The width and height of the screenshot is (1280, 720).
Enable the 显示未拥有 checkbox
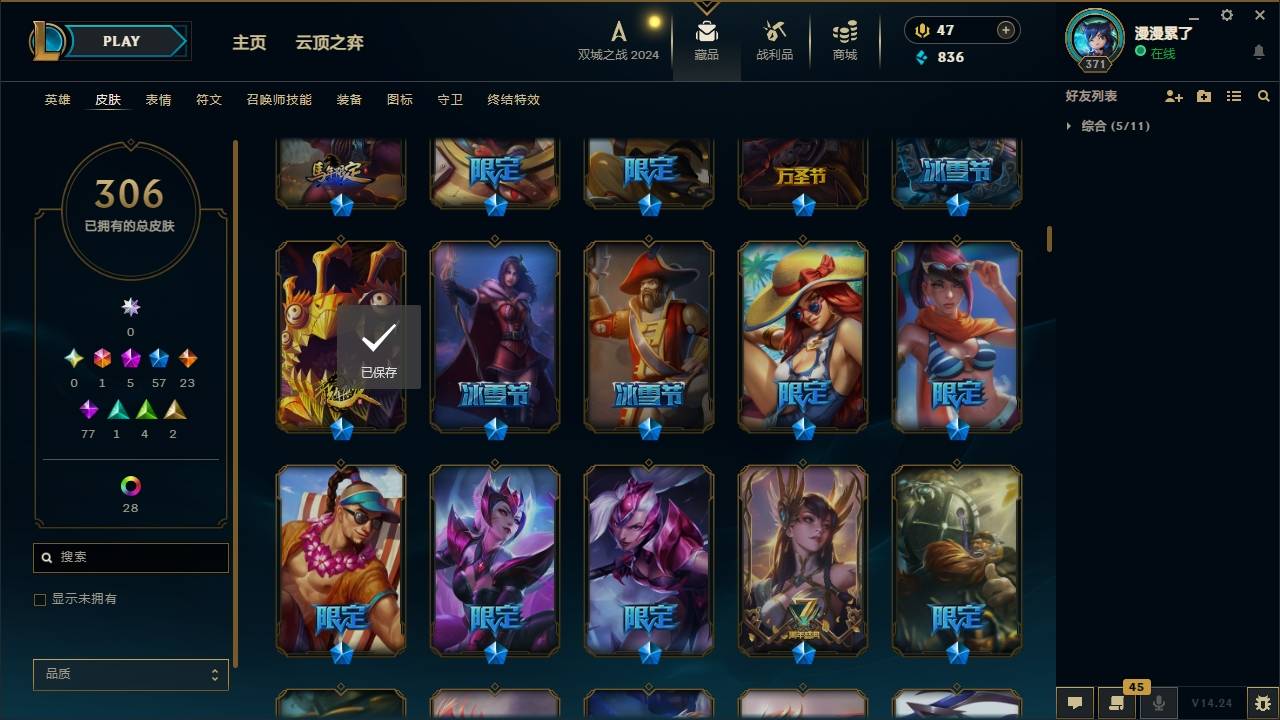(40, 599)
